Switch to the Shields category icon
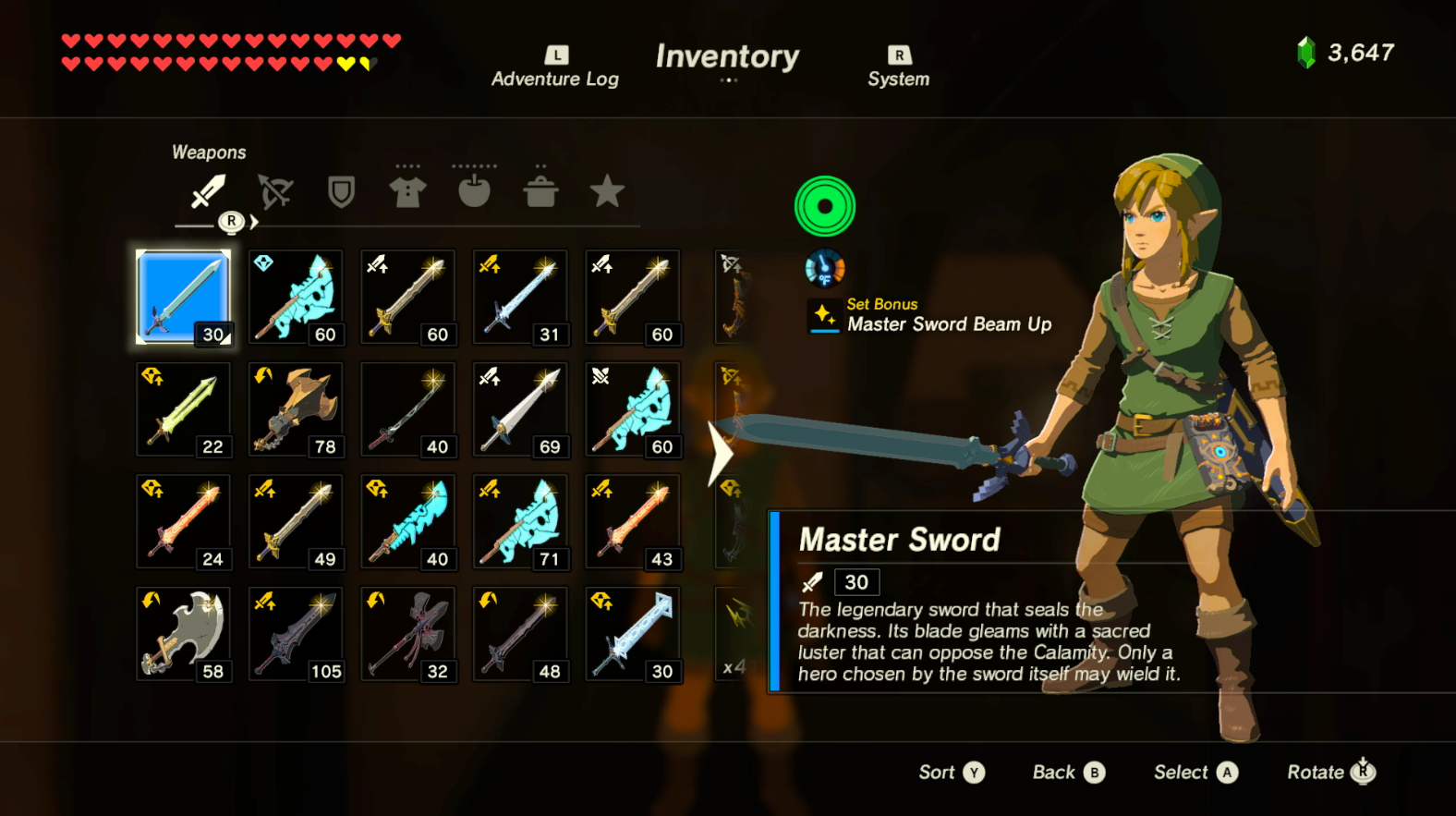Viewport: 1456px width, 816px height. pyautogui.click(x=341, y=191)
